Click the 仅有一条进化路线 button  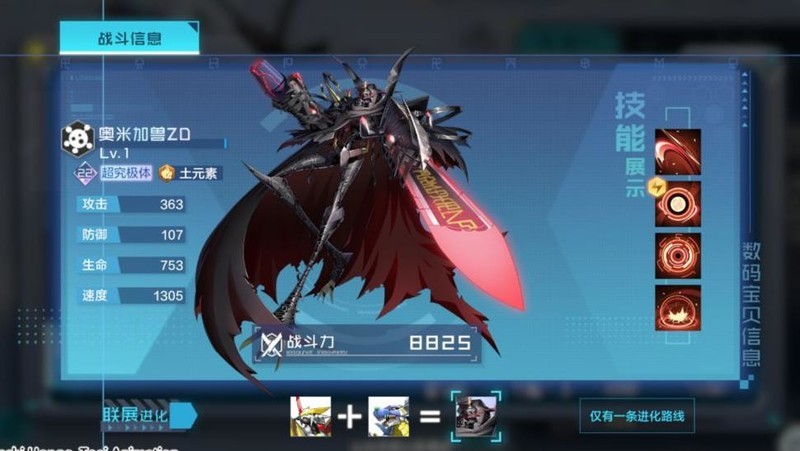636,415
